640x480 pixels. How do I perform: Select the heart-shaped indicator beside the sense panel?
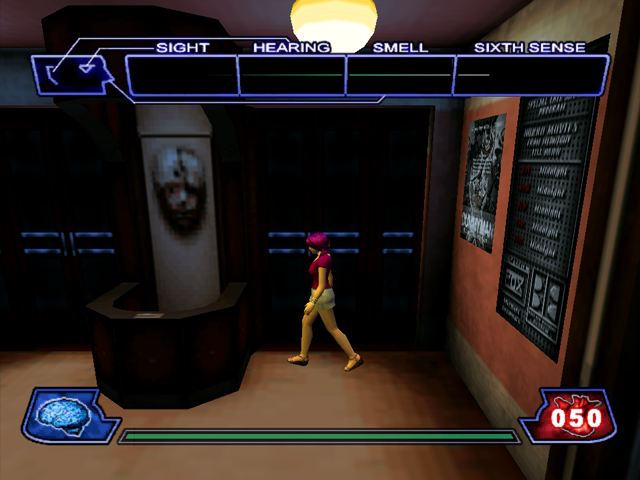88,68
